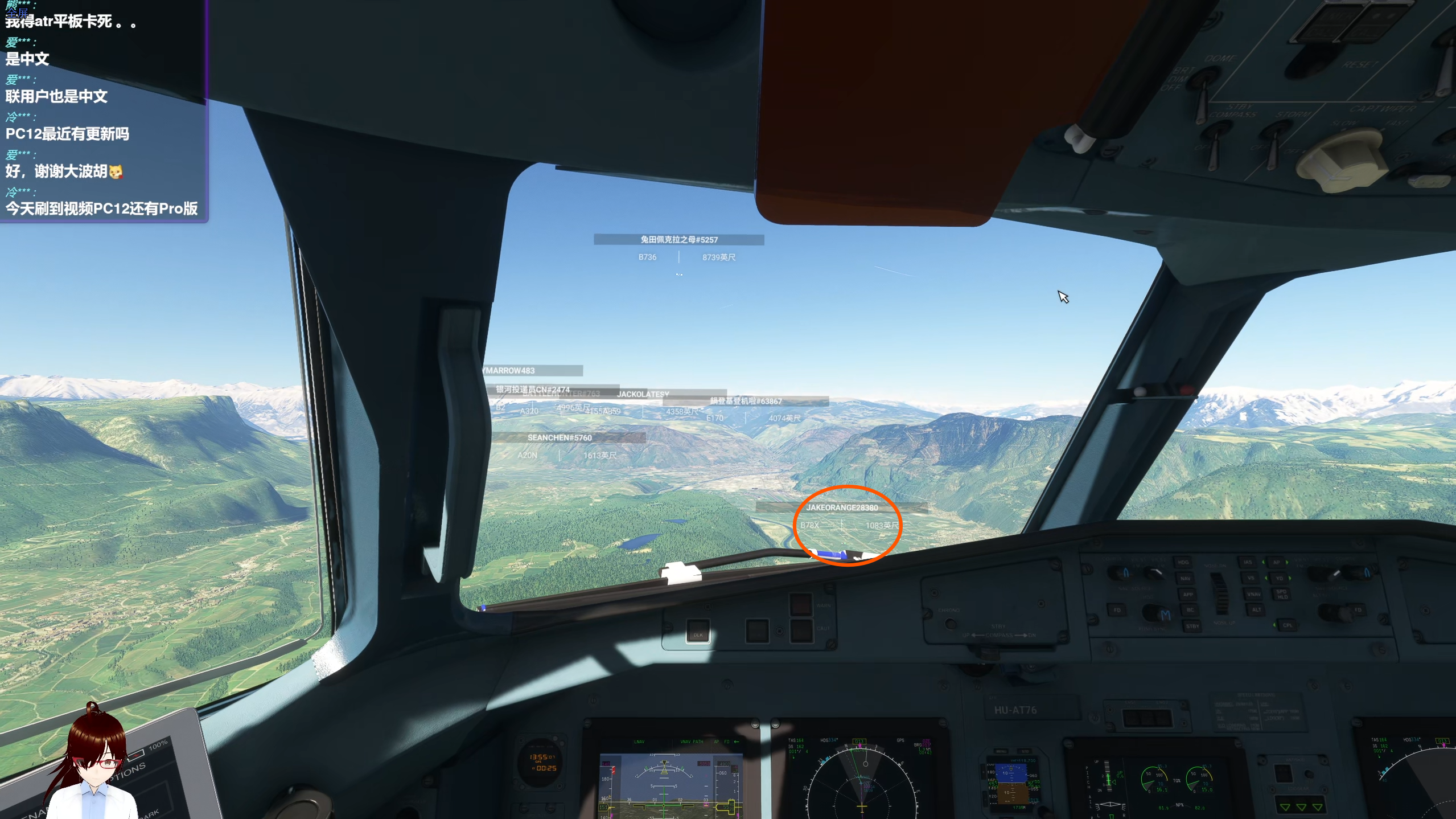Select the SEANCHEN#5760 player nameplate
Screen dimensions: 1456x819
(560, 437)
